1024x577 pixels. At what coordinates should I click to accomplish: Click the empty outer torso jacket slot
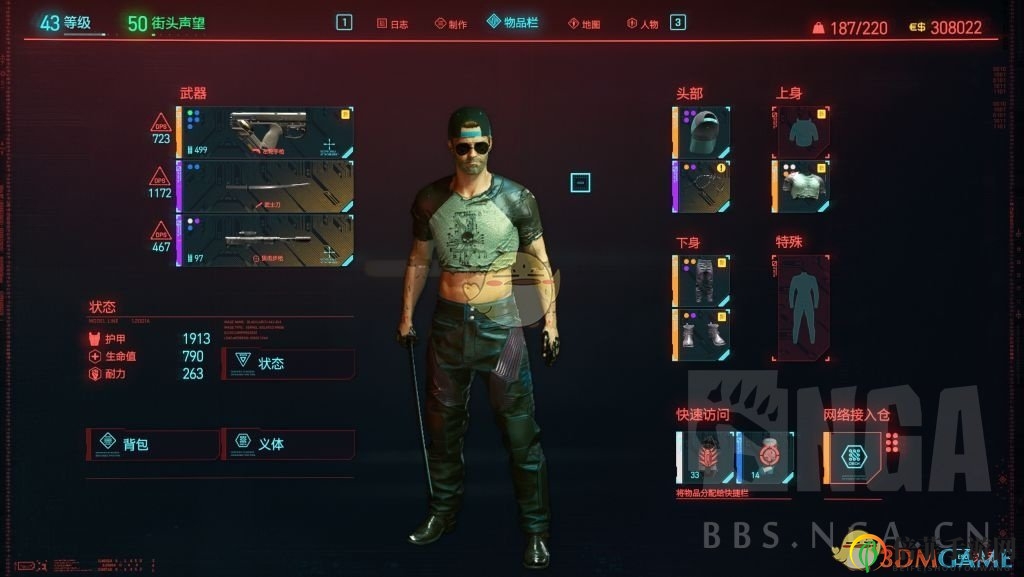[802, 133]
